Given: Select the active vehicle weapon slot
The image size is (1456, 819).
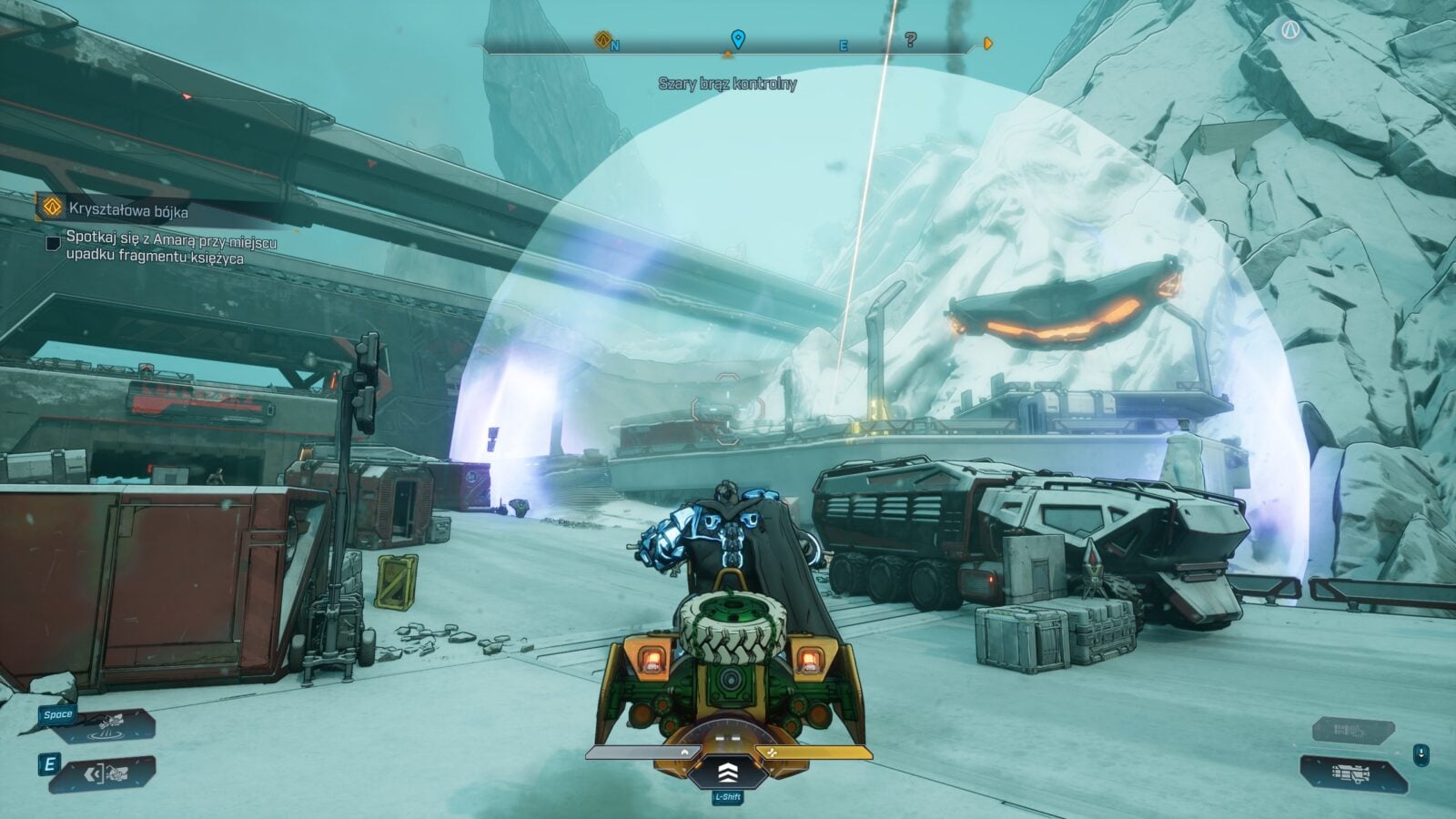Looking at the screenshot, I should tap(1353, 773).
